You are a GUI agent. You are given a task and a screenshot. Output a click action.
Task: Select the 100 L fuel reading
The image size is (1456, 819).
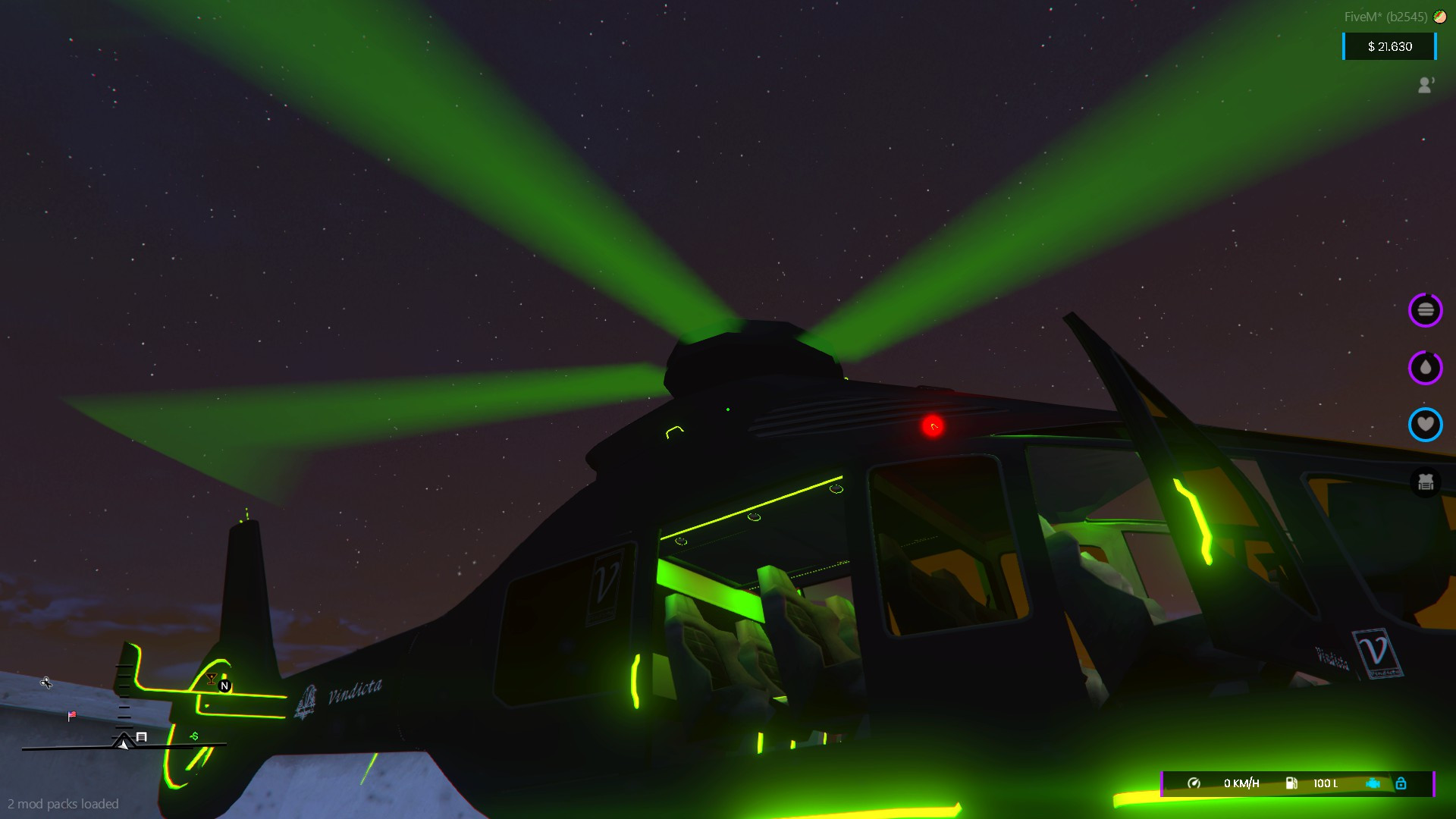click(1326, 783)
